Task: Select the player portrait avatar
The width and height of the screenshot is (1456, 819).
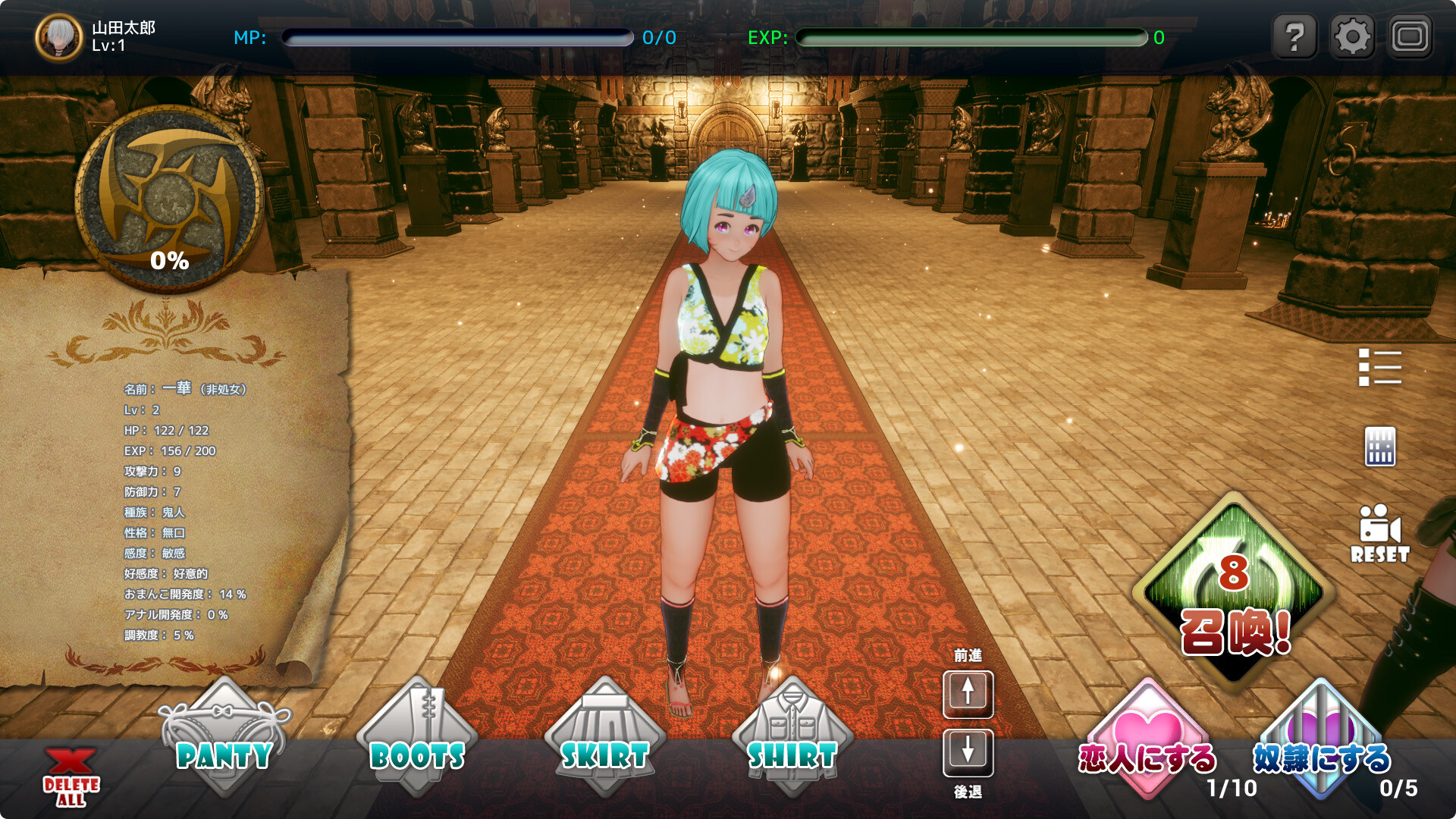Action: [59, 37]
